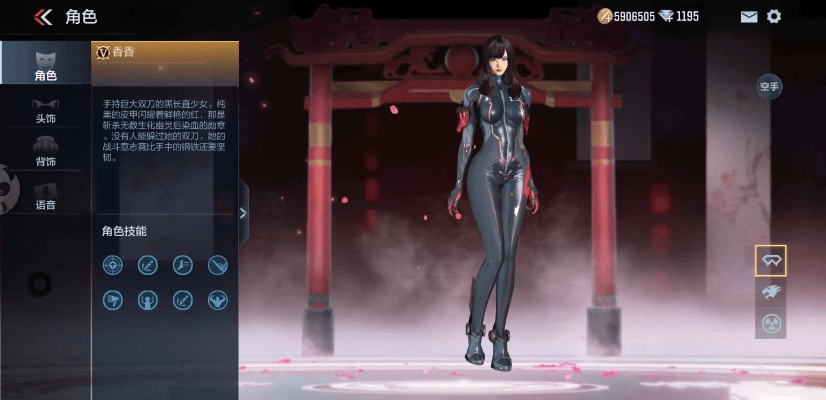Switch to the 角色 tab
Image resolution: width=826 pixels, height=400 pixels.
(45, 64)
